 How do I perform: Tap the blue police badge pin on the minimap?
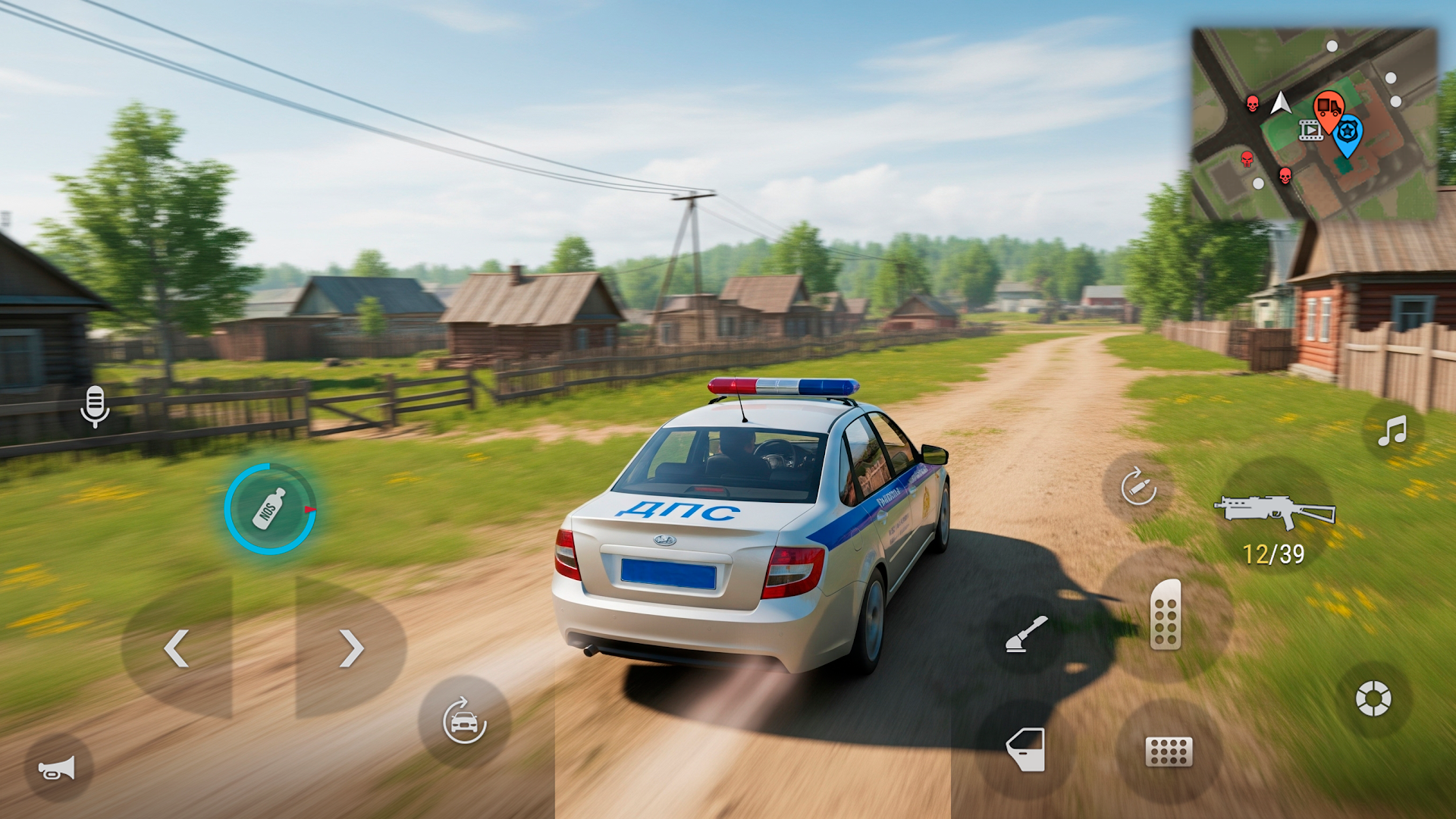[1348, 133]
